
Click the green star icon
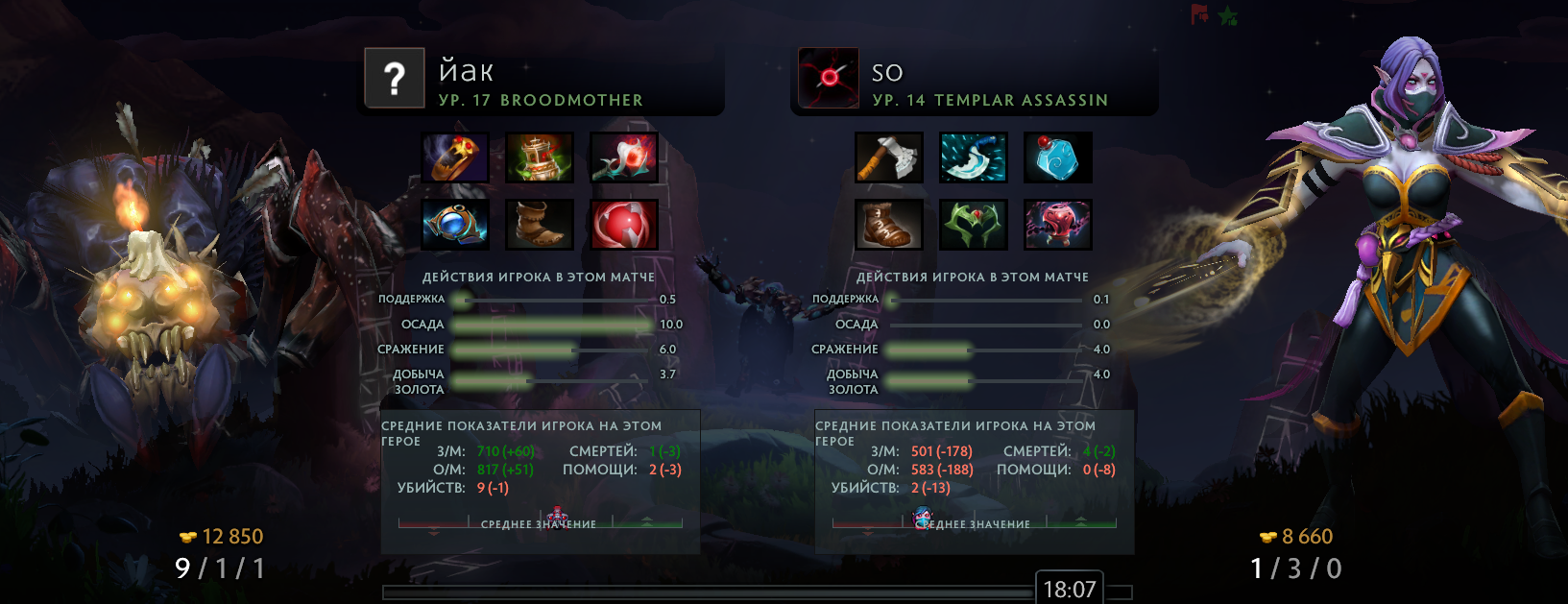1227,15
